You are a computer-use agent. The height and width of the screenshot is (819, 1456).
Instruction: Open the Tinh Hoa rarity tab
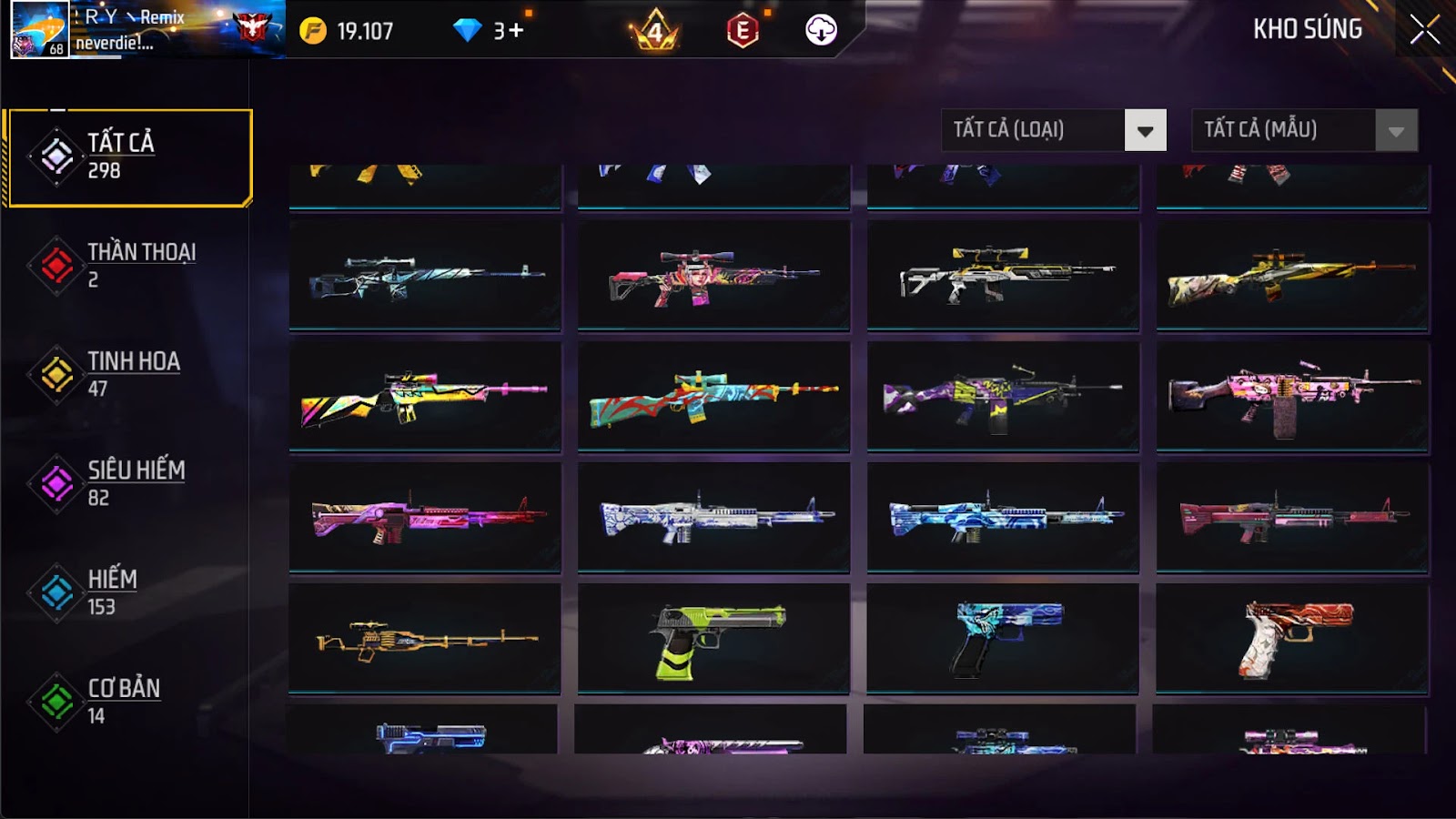[x=127, y=375]
